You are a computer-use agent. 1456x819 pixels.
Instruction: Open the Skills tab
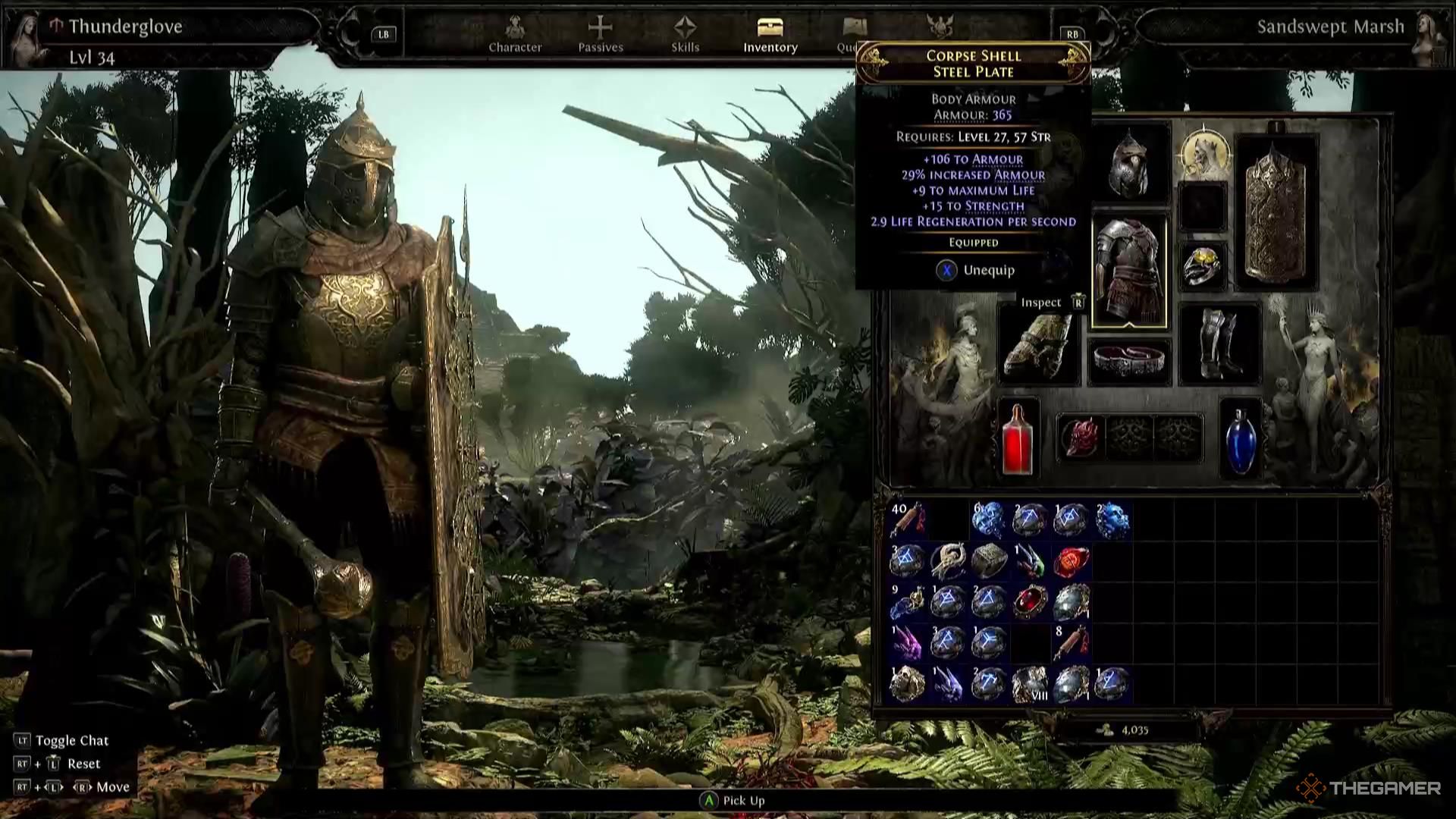(x=685, y=35)
